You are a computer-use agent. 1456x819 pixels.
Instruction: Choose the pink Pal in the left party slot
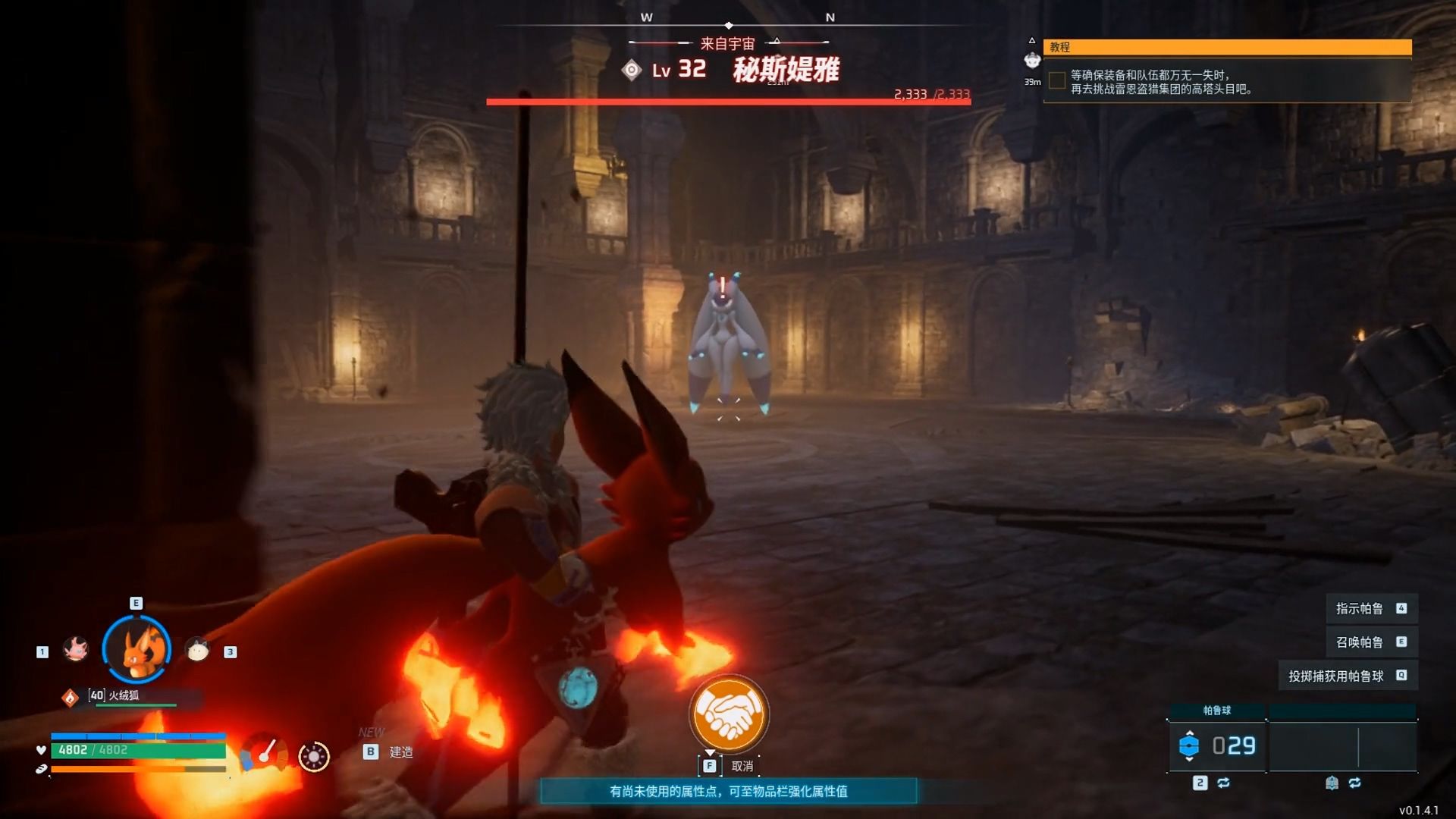pyautogui.click(x=76, y=649)
